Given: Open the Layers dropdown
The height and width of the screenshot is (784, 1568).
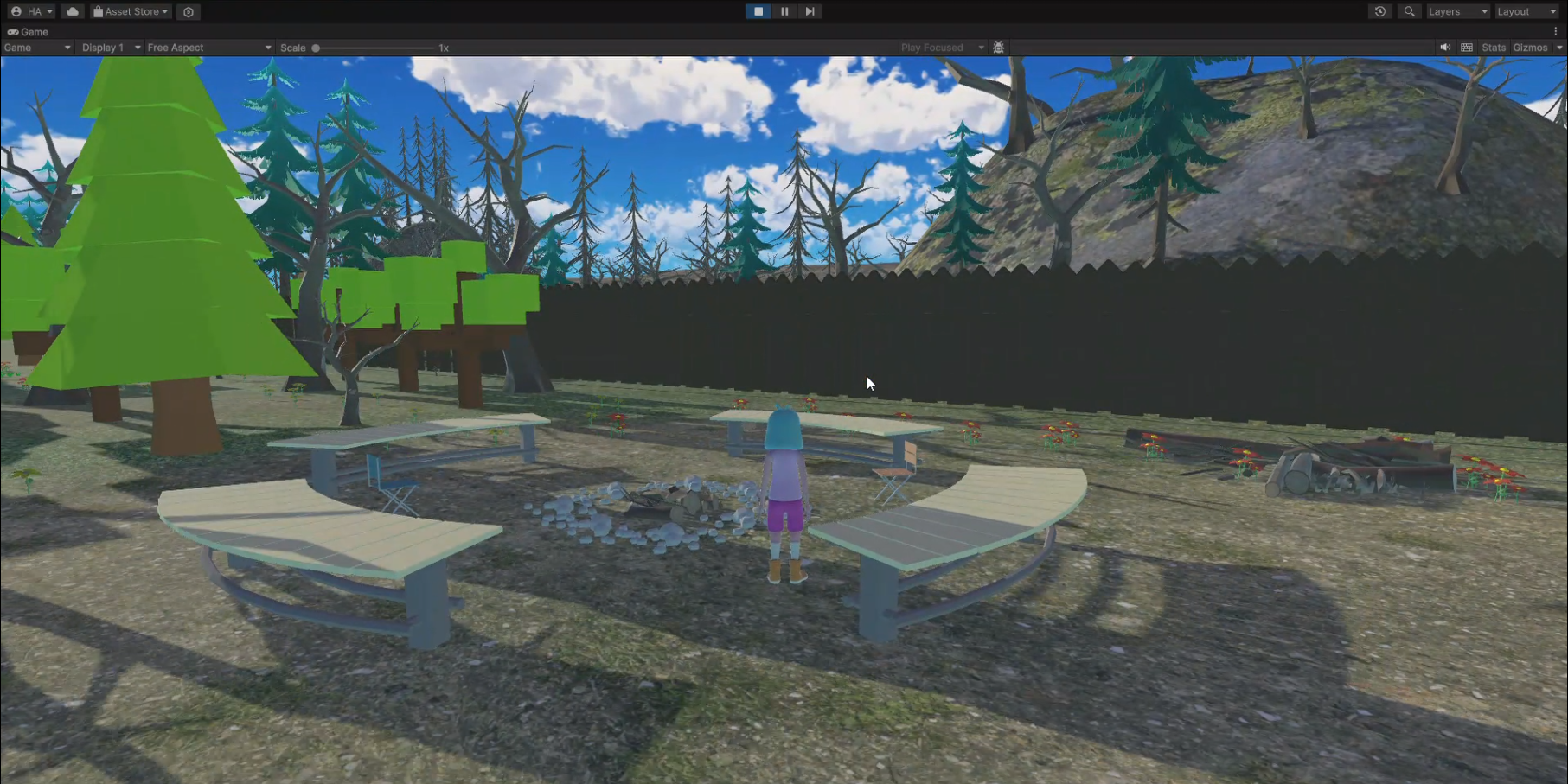Looking at the screenshot, I should pos(1457,11).
